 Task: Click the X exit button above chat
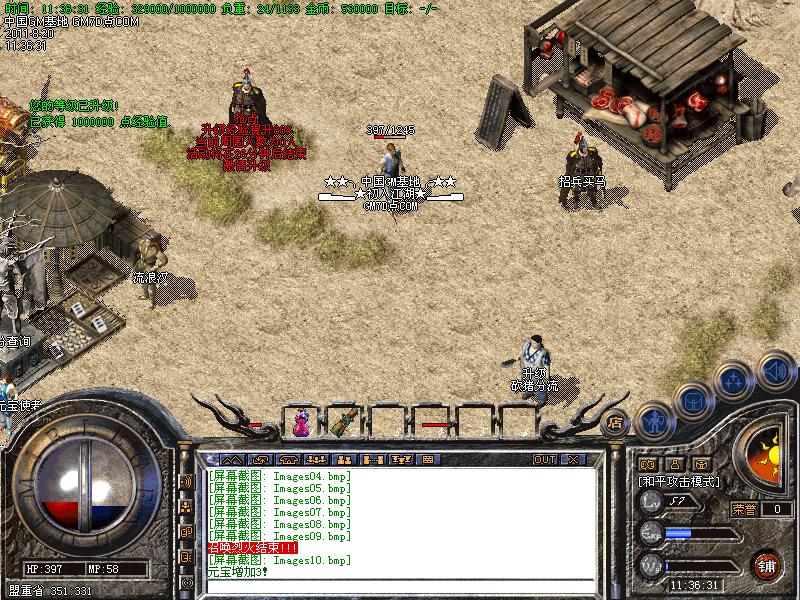(x=573, y=459)
